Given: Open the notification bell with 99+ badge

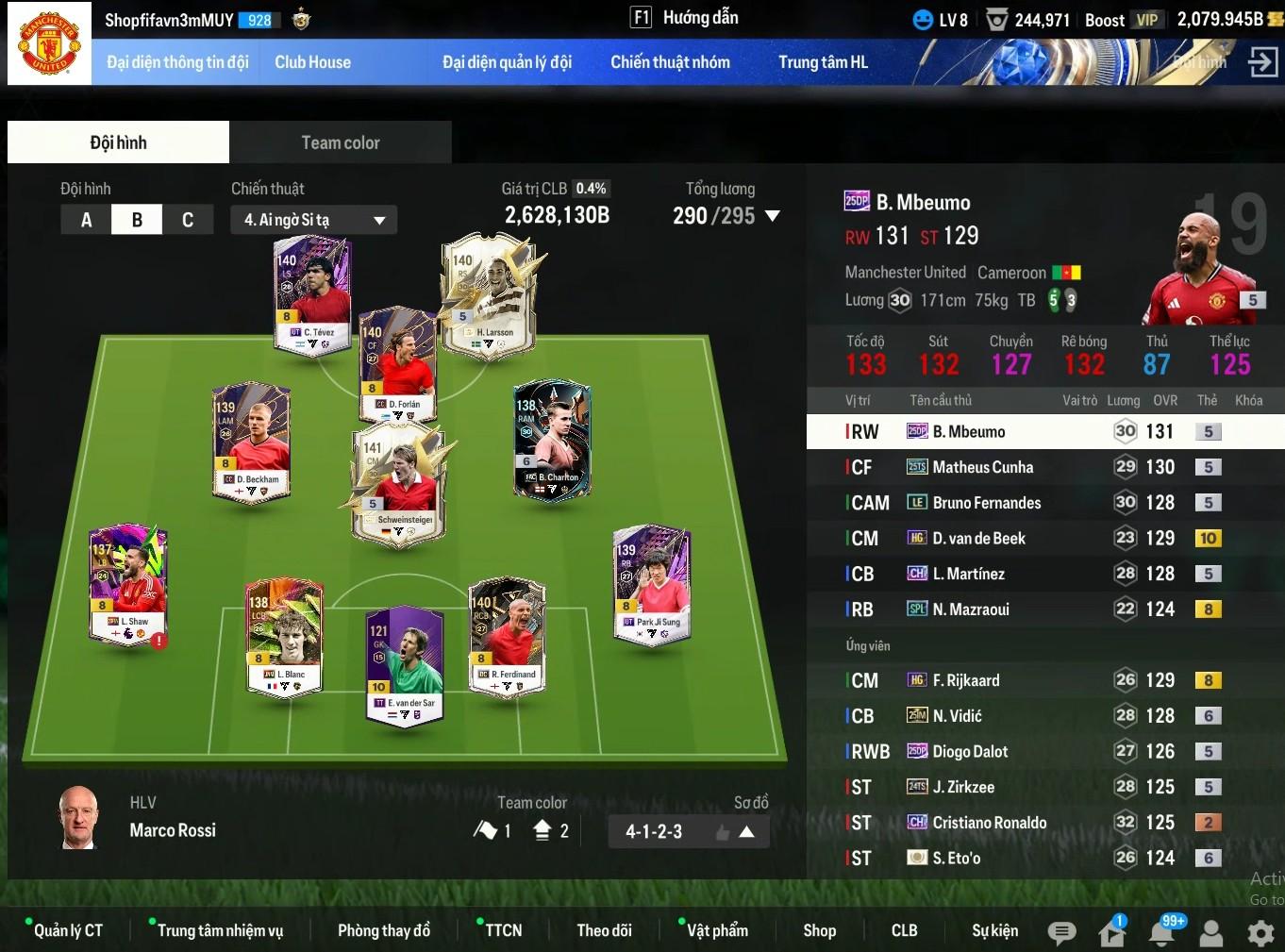Looking at the screenshot, I should pos(1161,932).
